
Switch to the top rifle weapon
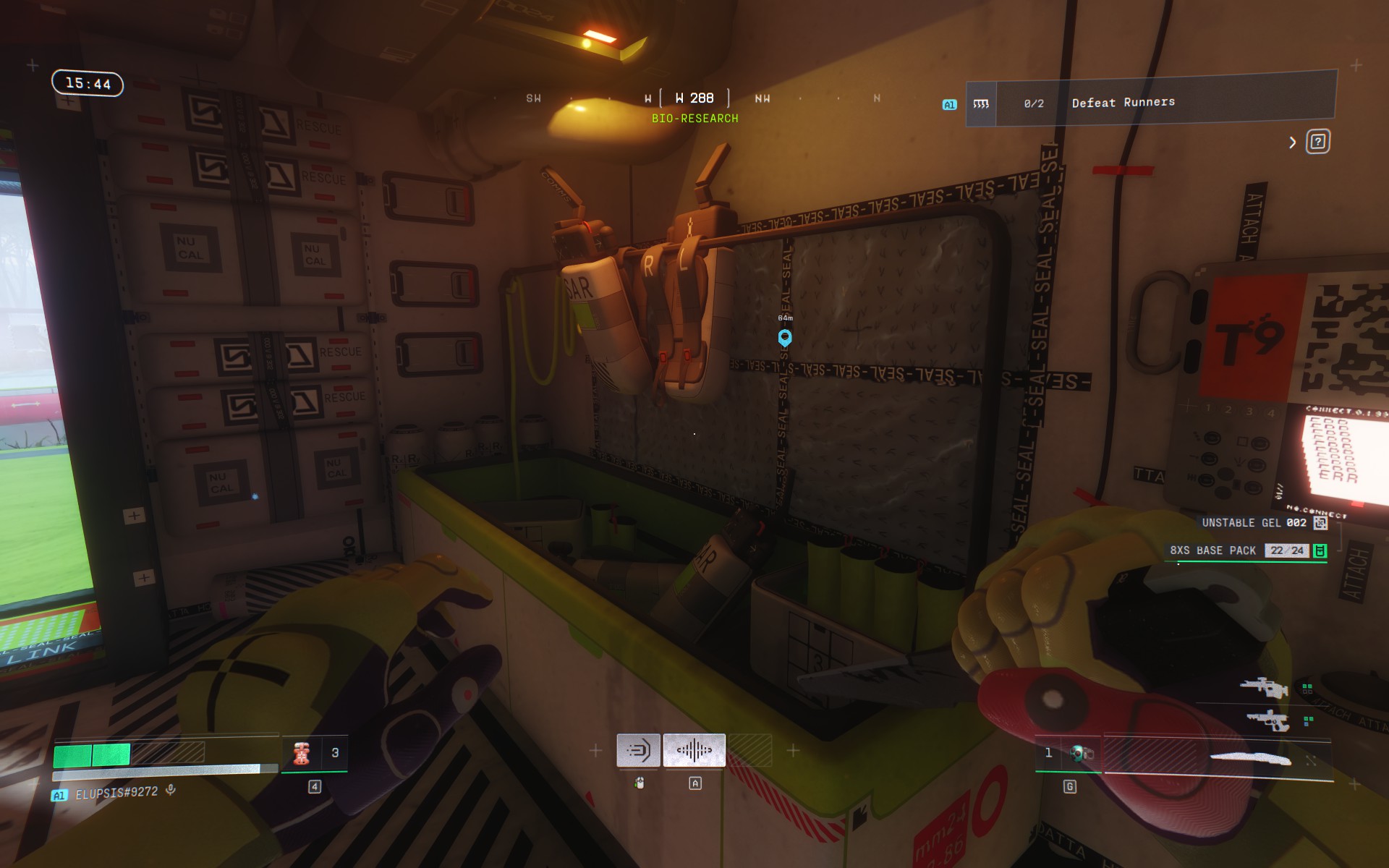click(1264, 687)
